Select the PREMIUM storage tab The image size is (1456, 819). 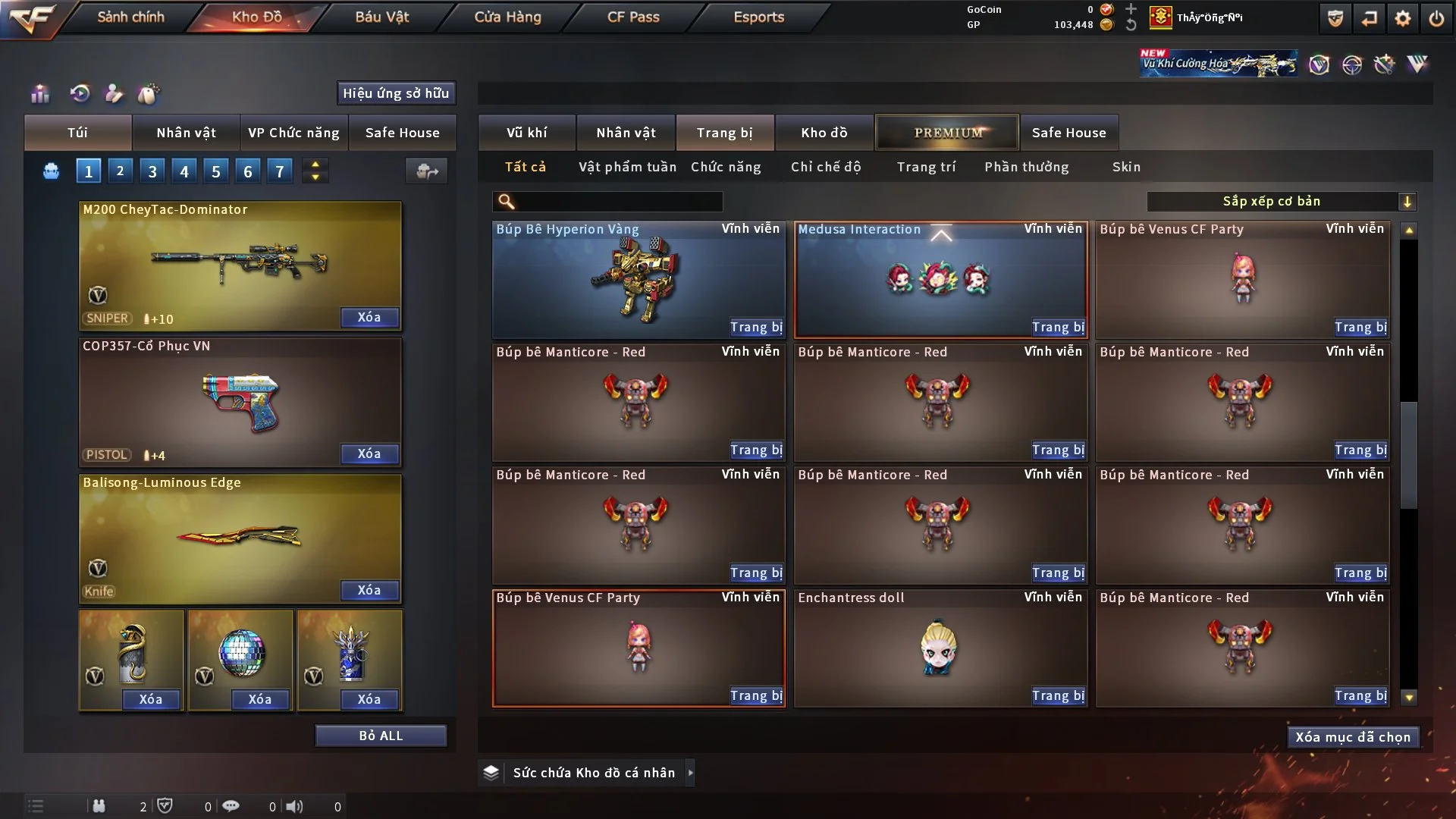(x=947, y=133)
